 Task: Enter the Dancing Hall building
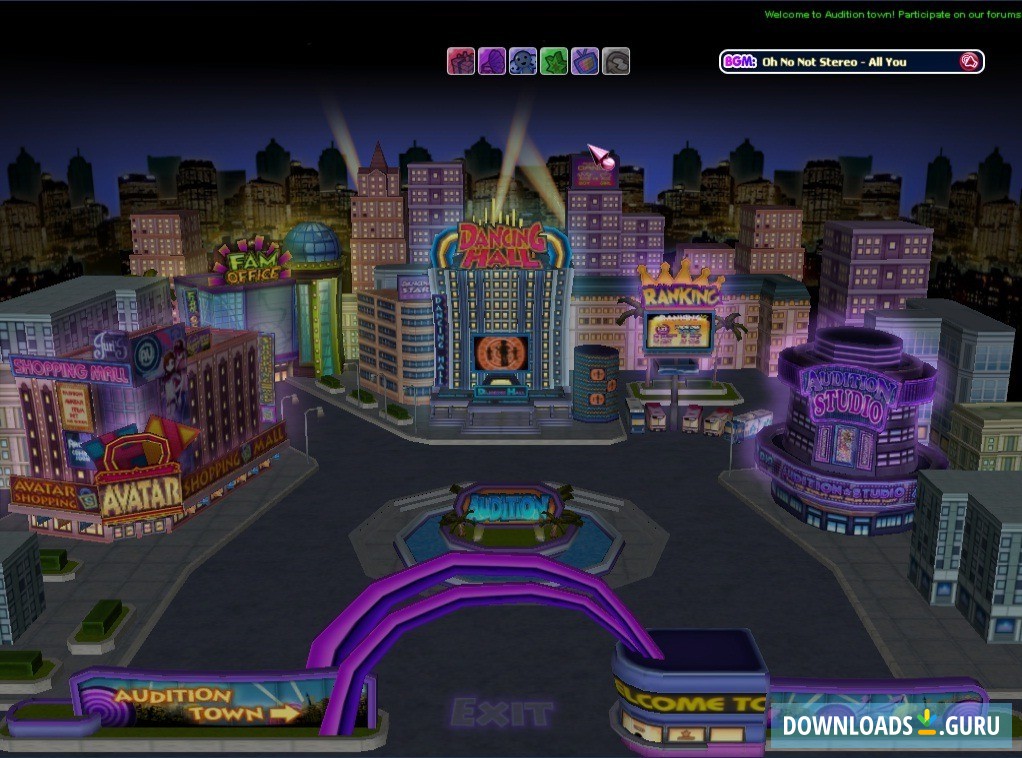[501, 318]
